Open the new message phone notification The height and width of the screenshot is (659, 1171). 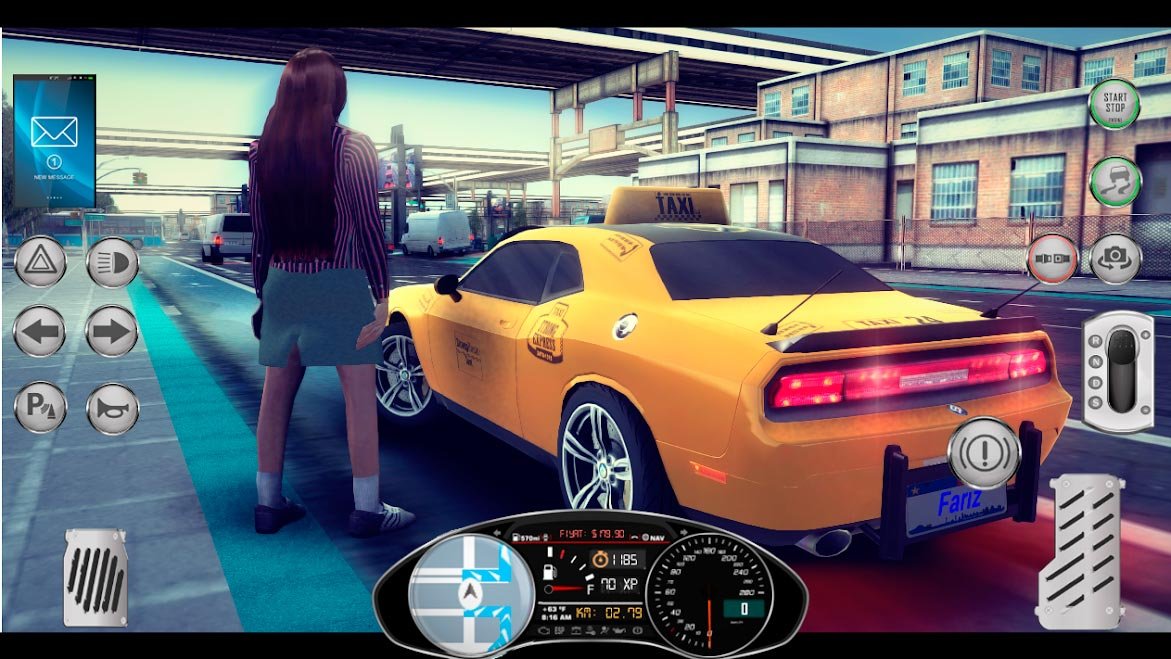point(54,140)
